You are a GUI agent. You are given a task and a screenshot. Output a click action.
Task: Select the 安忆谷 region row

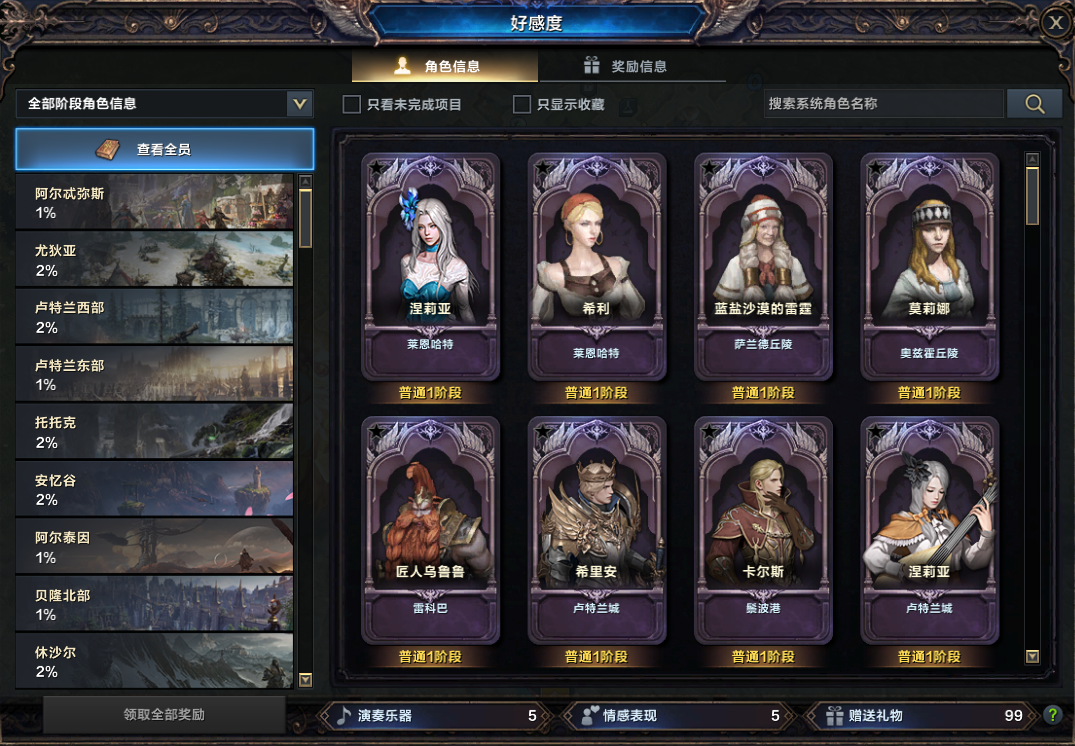154,489
